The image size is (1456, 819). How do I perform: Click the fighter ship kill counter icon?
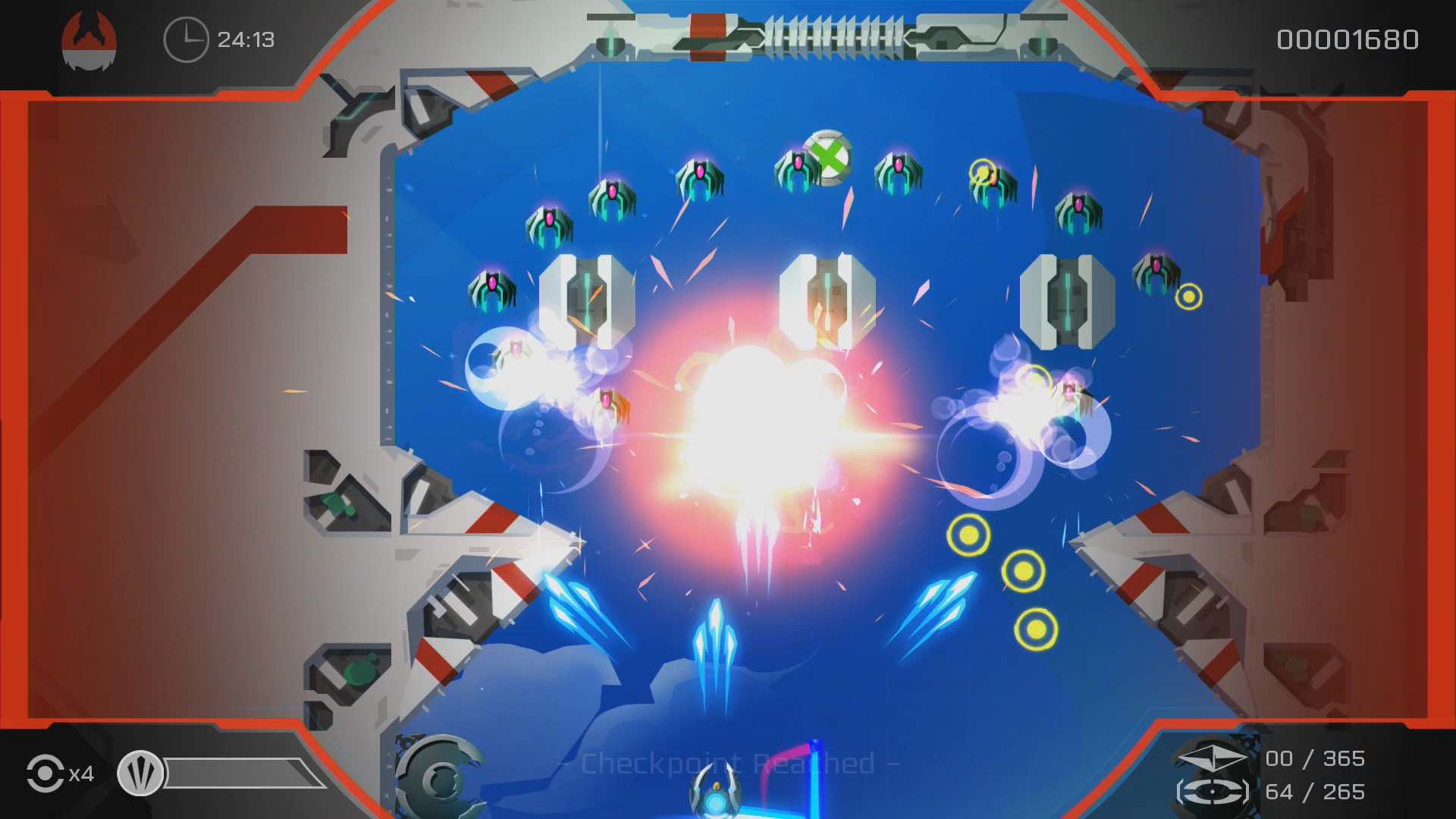(x=1213, y=758)
